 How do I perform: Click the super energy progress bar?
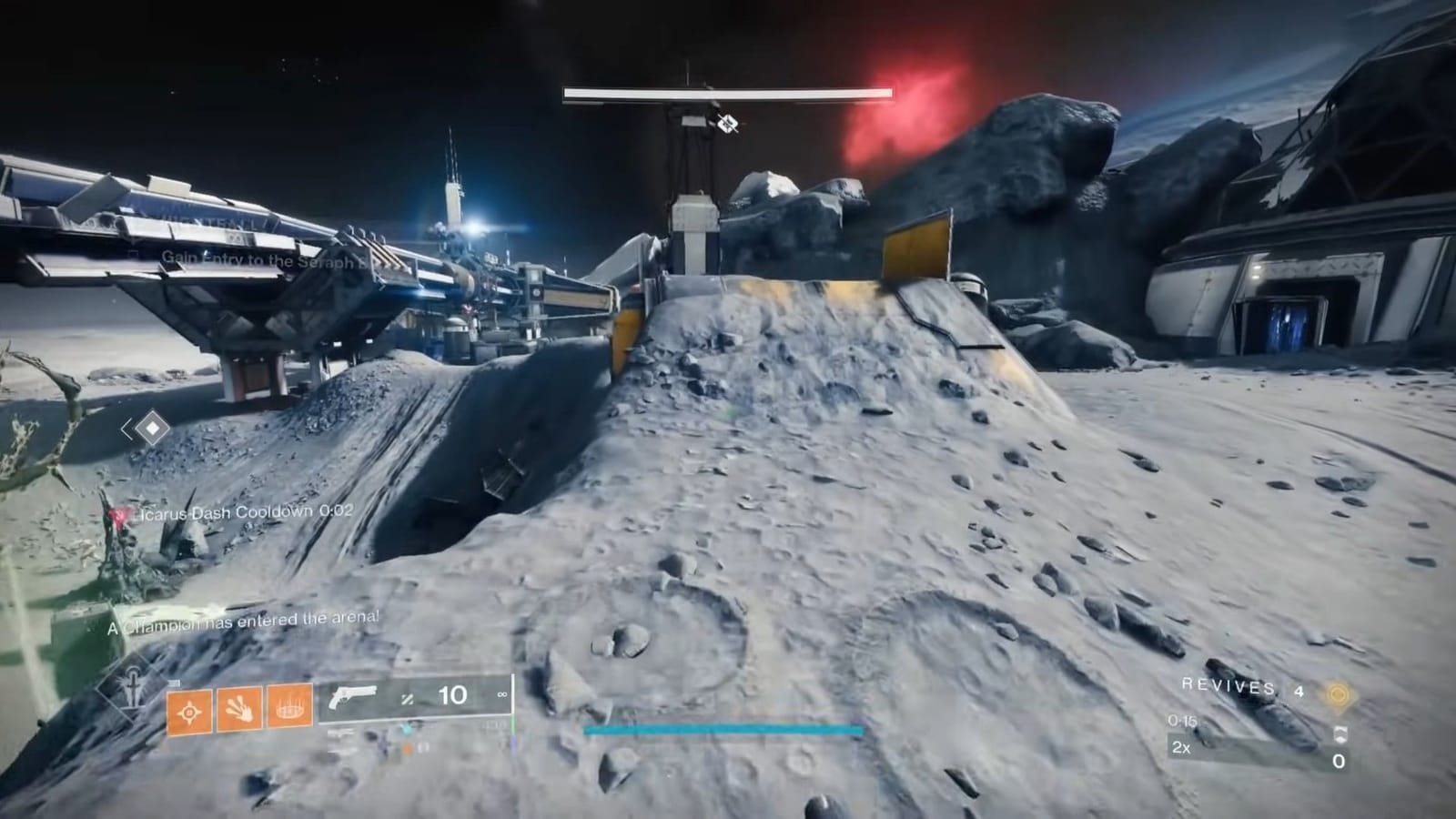tap(723, 729)
